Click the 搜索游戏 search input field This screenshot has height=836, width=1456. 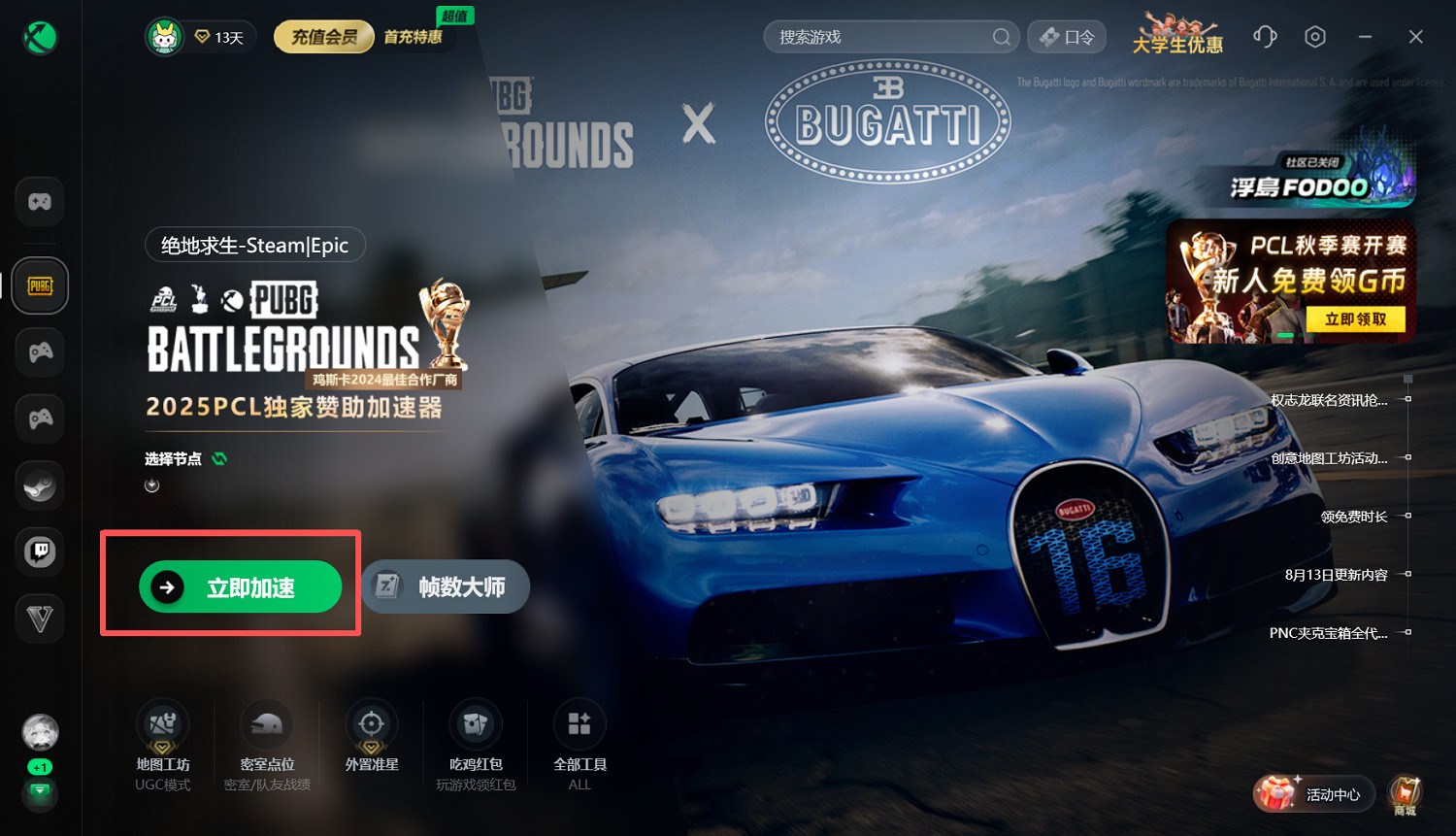(890, 36)
